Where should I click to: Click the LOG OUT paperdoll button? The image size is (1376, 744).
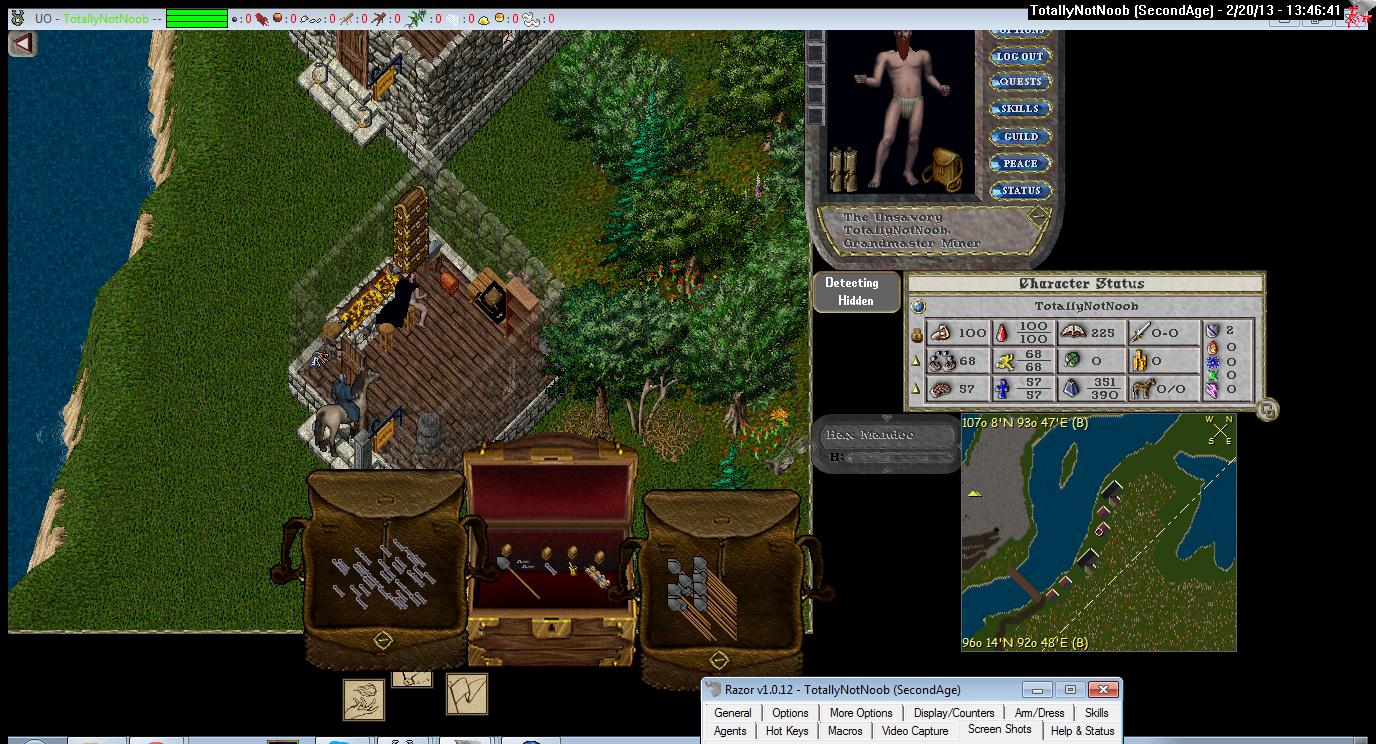pos(1019,57)
